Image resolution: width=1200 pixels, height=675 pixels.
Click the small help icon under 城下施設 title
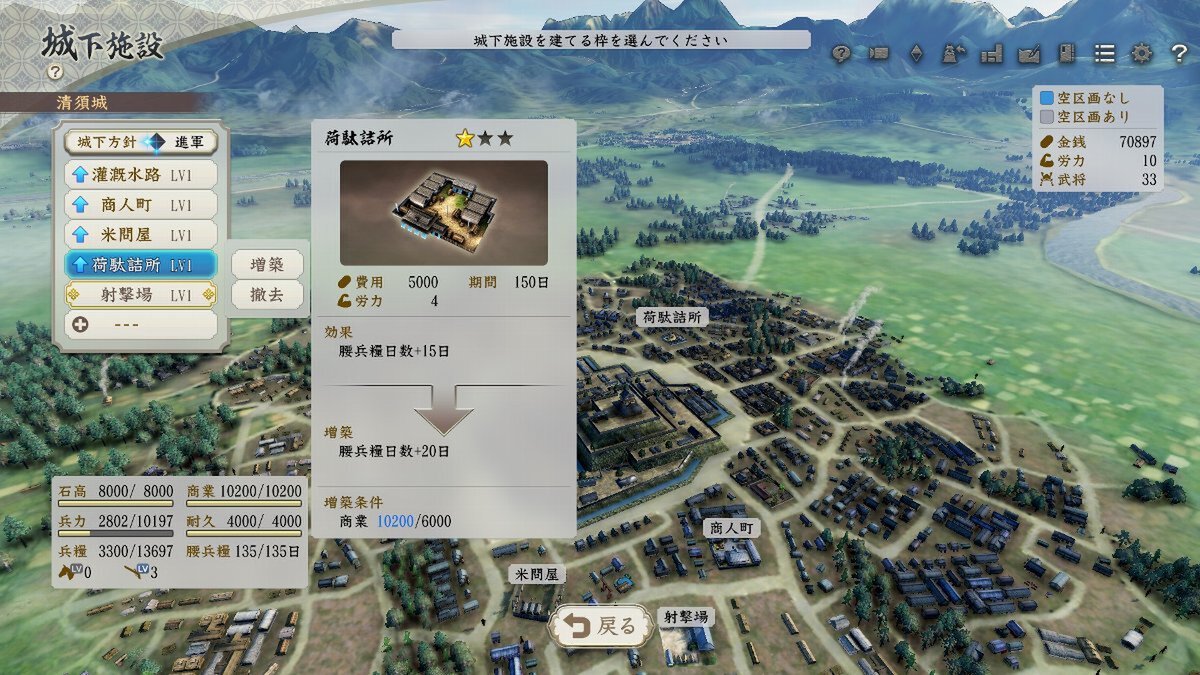pyautogui.click(x=55, y=72)
